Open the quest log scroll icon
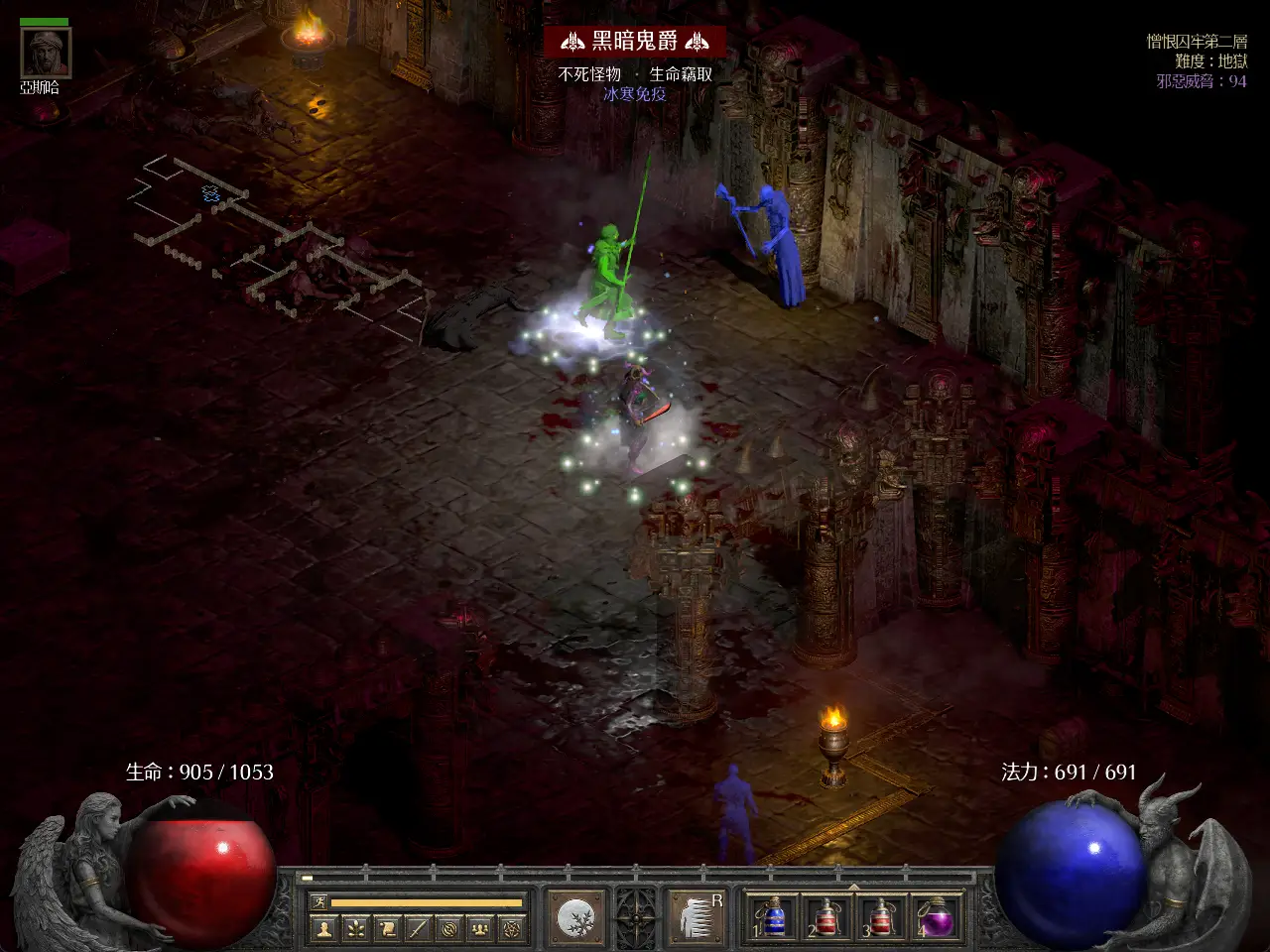Screen dimensions: 1270x952 (386, 929)
